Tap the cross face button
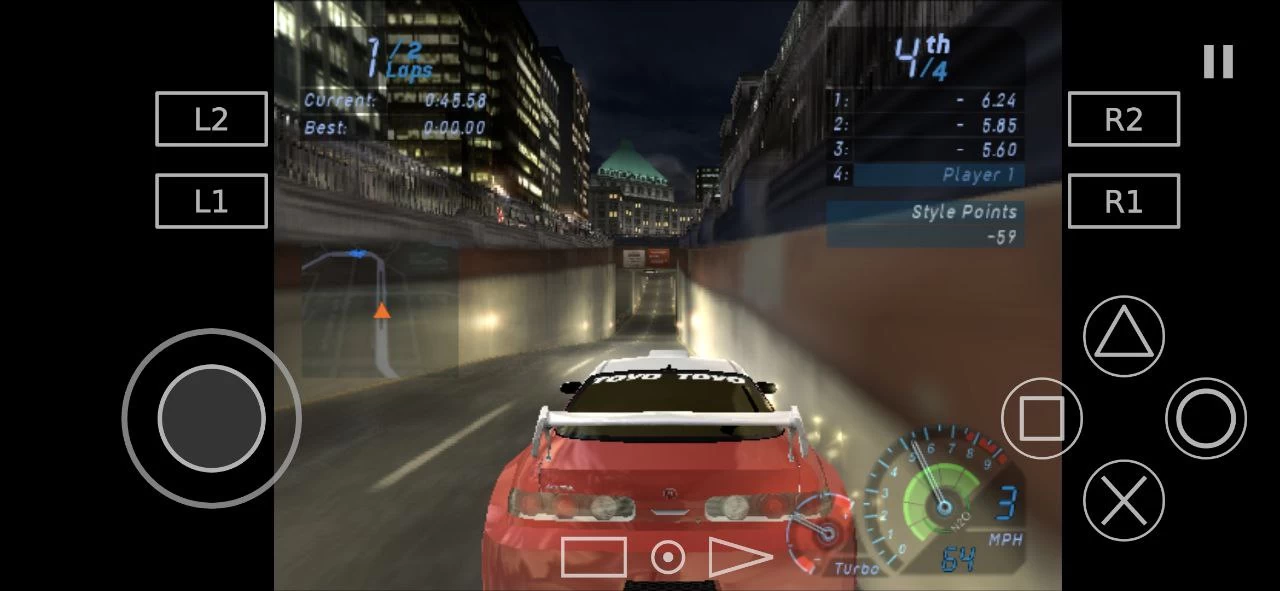 click(x=1124, y=500)
